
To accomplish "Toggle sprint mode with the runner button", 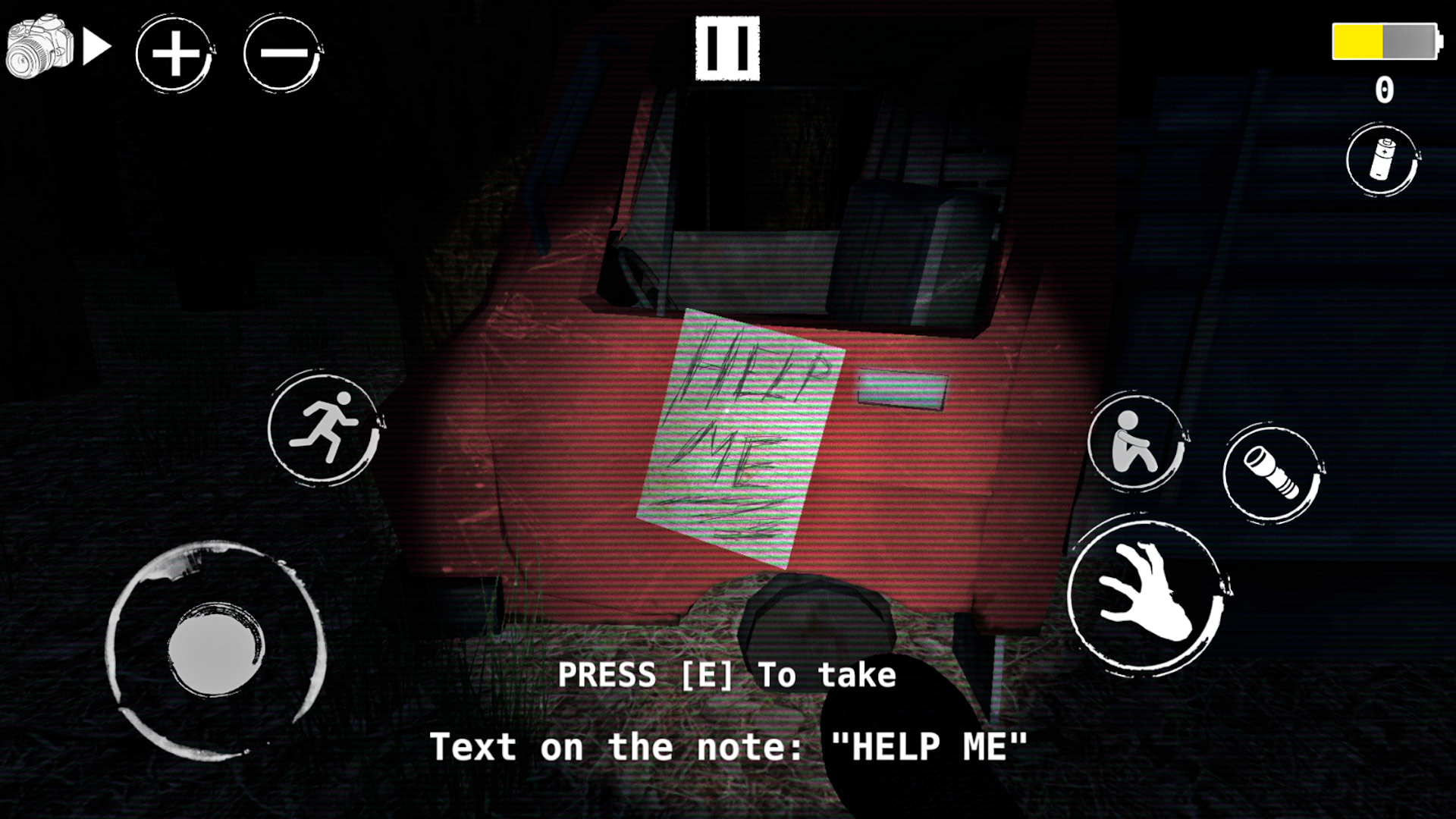I will coord(326,428).
